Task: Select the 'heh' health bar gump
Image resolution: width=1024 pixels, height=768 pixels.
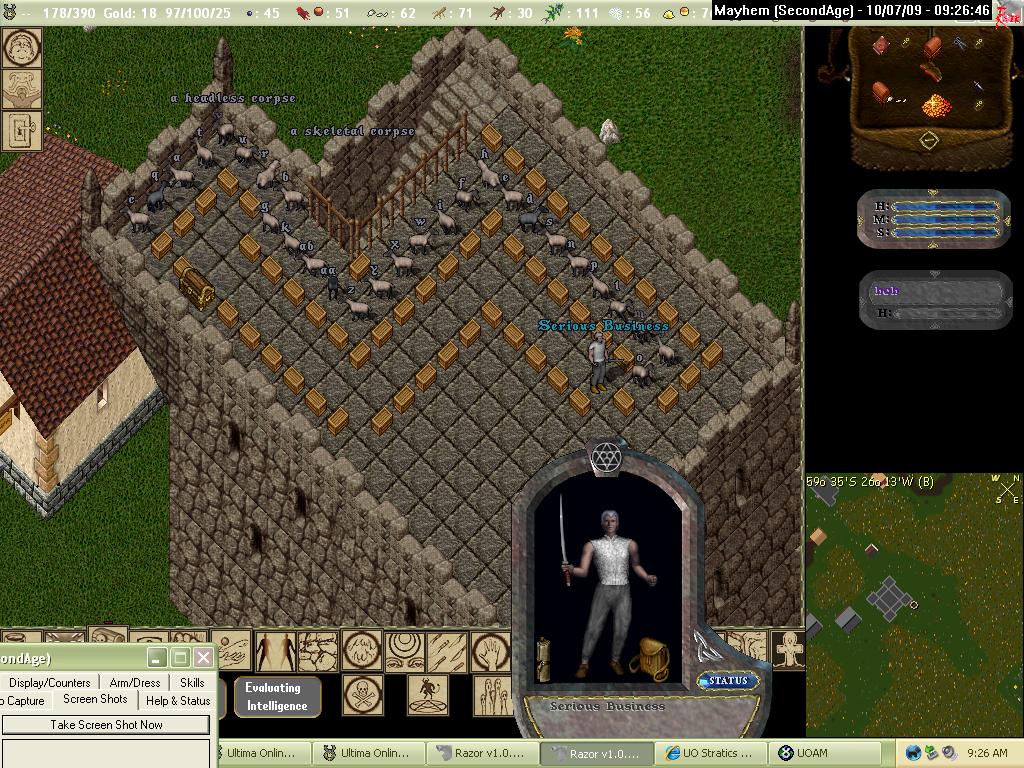Action: click(x=936, y=299)
